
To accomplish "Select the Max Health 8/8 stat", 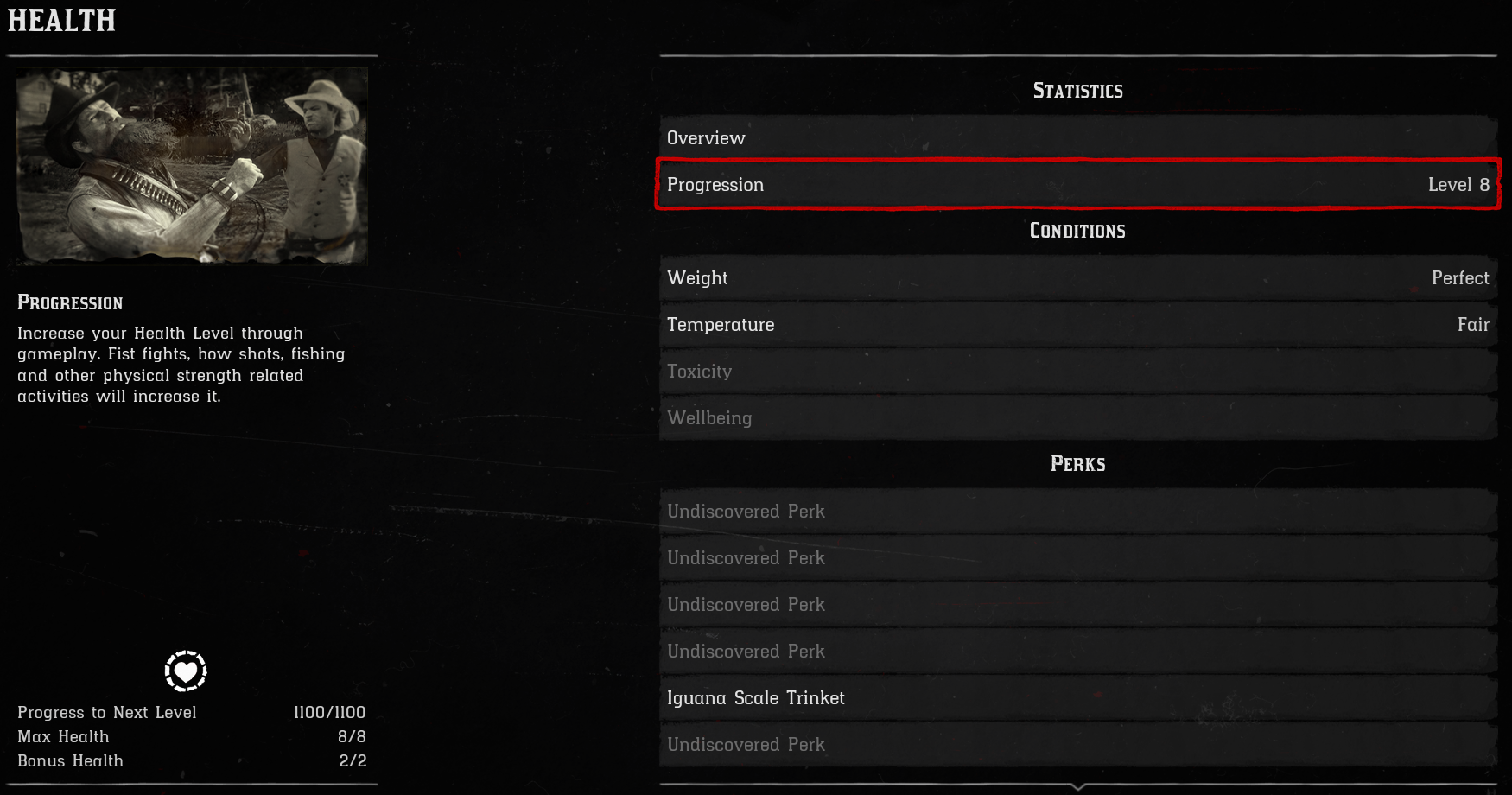I will pyautogui.click(x=349, y=736).
